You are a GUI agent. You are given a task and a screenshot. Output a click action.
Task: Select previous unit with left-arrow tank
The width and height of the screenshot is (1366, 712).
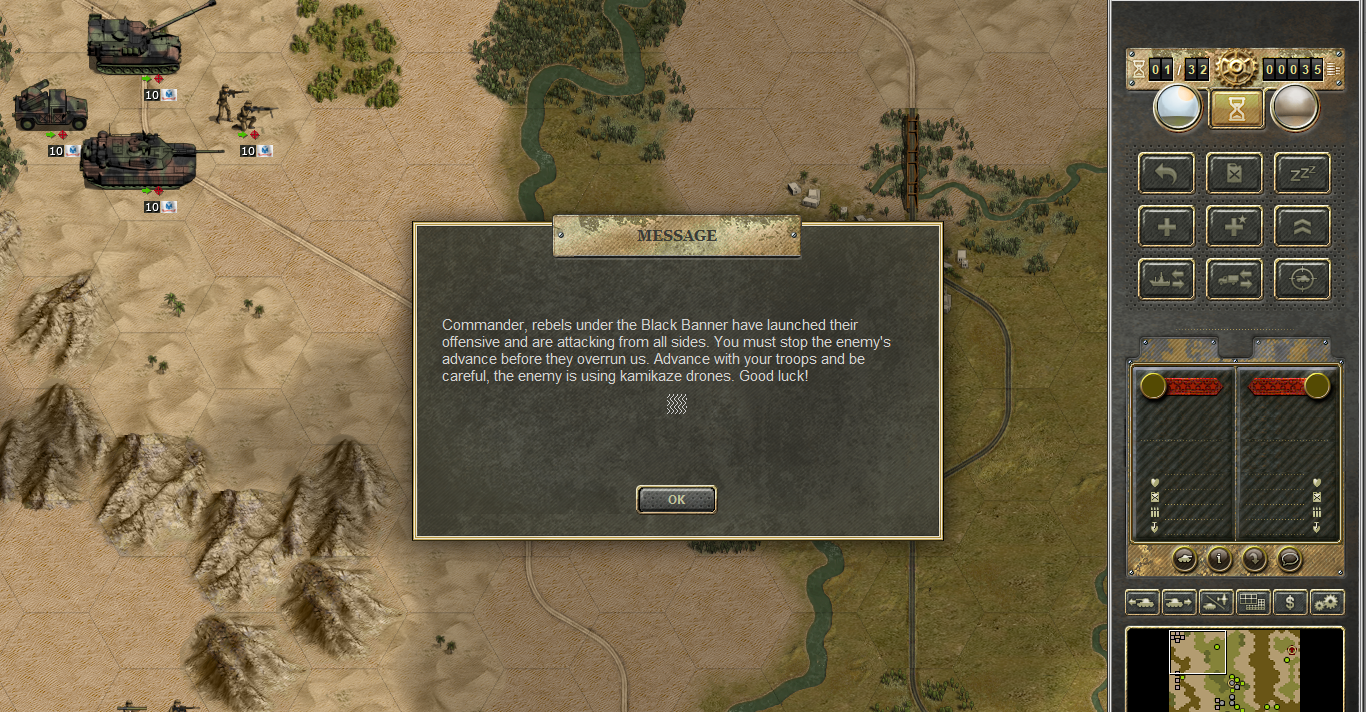click(x=1142, y=602)
